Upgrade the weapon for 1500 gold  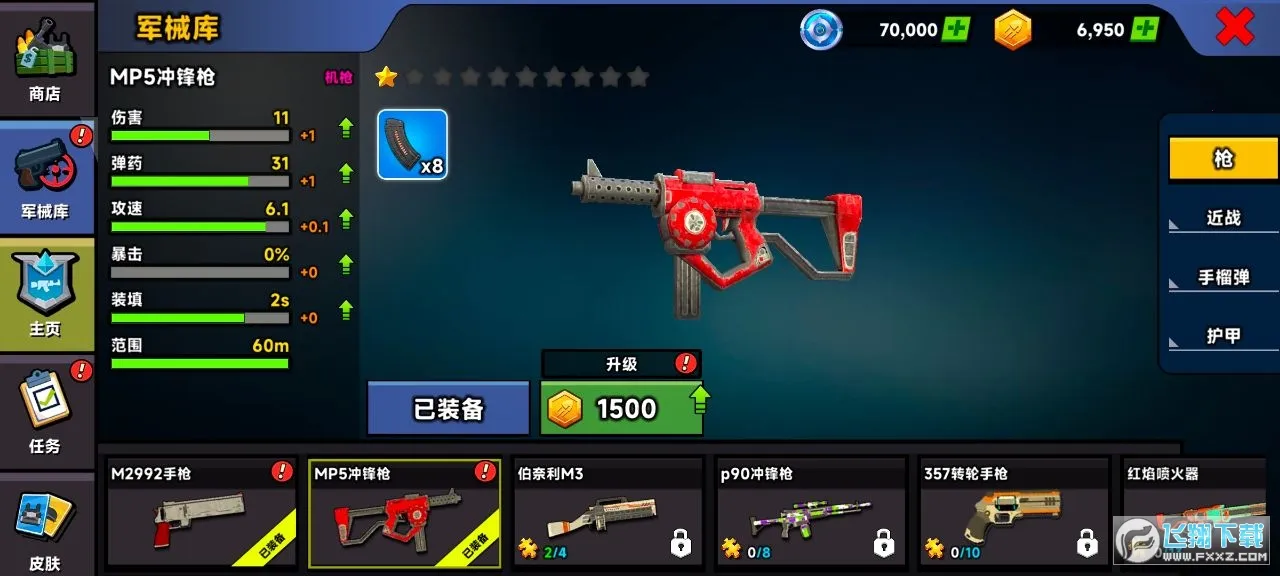click(x=621, y=408)
